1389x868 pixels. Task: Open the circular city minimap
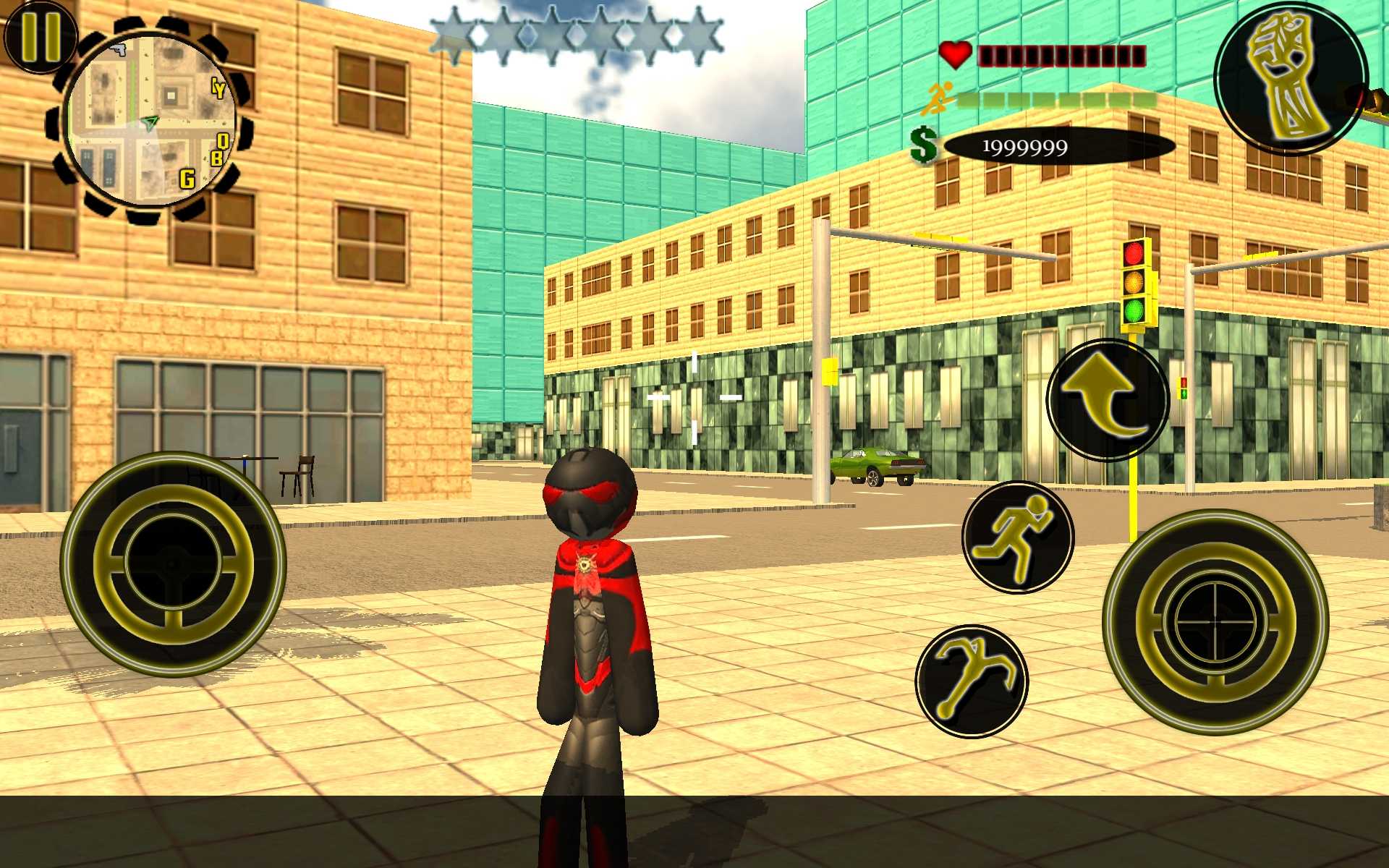click(x=150, y=122)
